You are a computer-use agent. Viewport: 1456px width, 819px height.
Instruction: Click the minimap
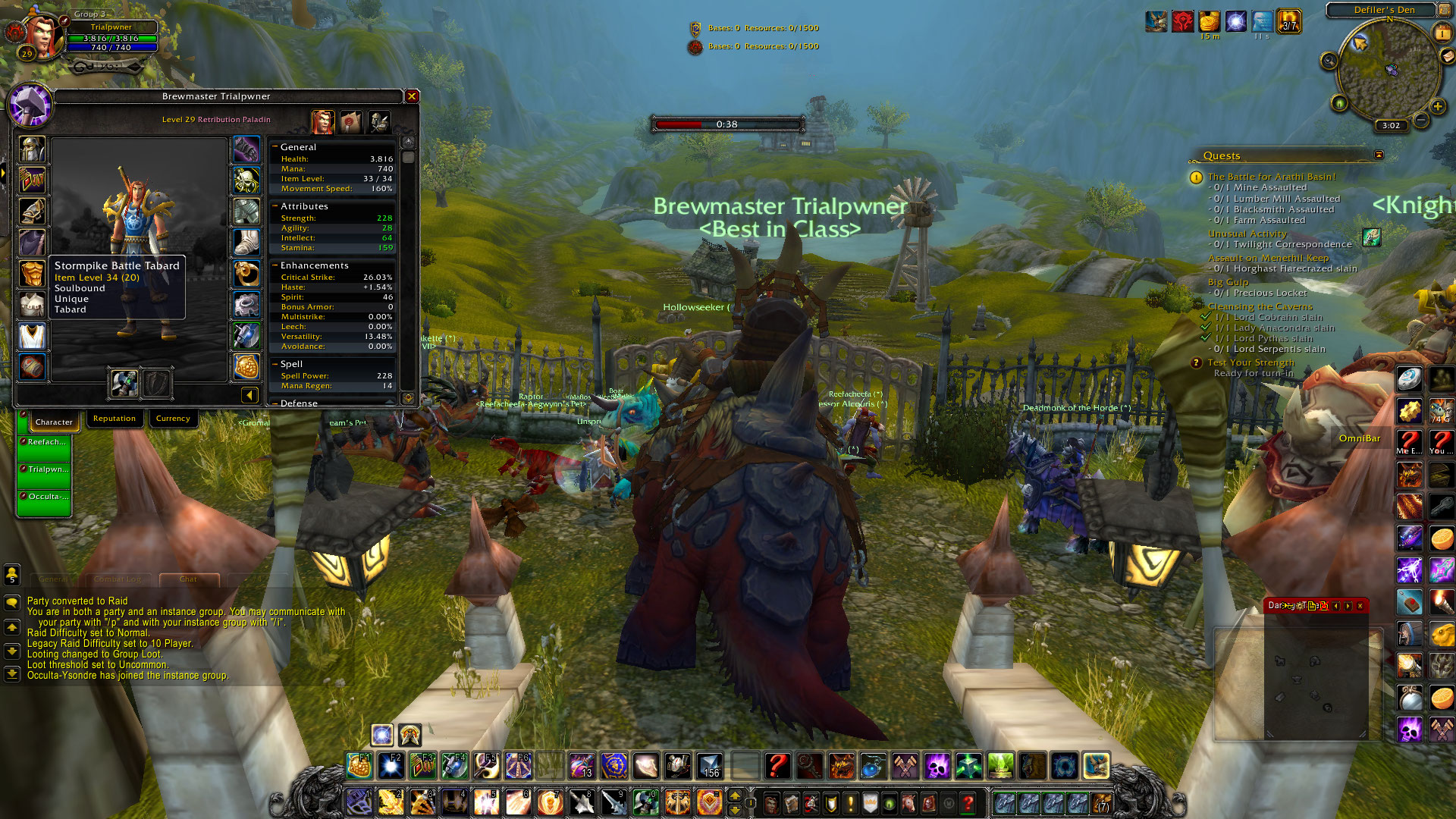coord(1388,72)
